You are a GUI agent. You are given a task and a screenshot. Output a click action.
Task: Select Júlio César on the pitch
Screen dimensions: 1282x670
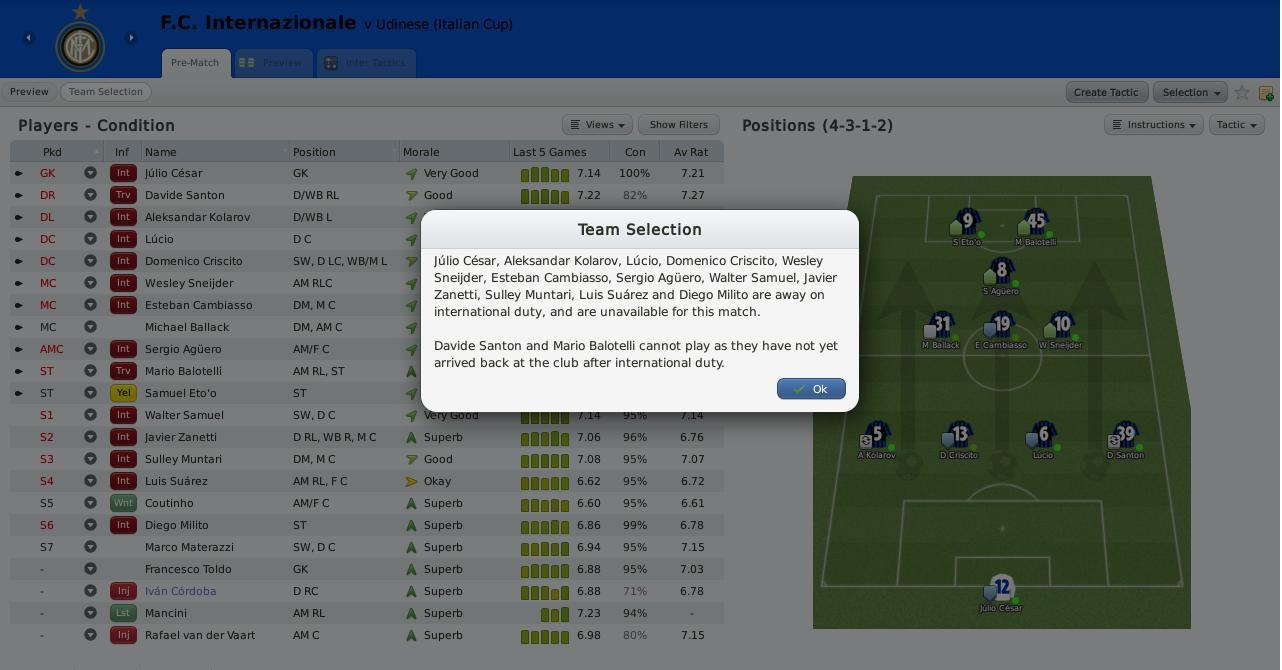[x=1001, y=588]
